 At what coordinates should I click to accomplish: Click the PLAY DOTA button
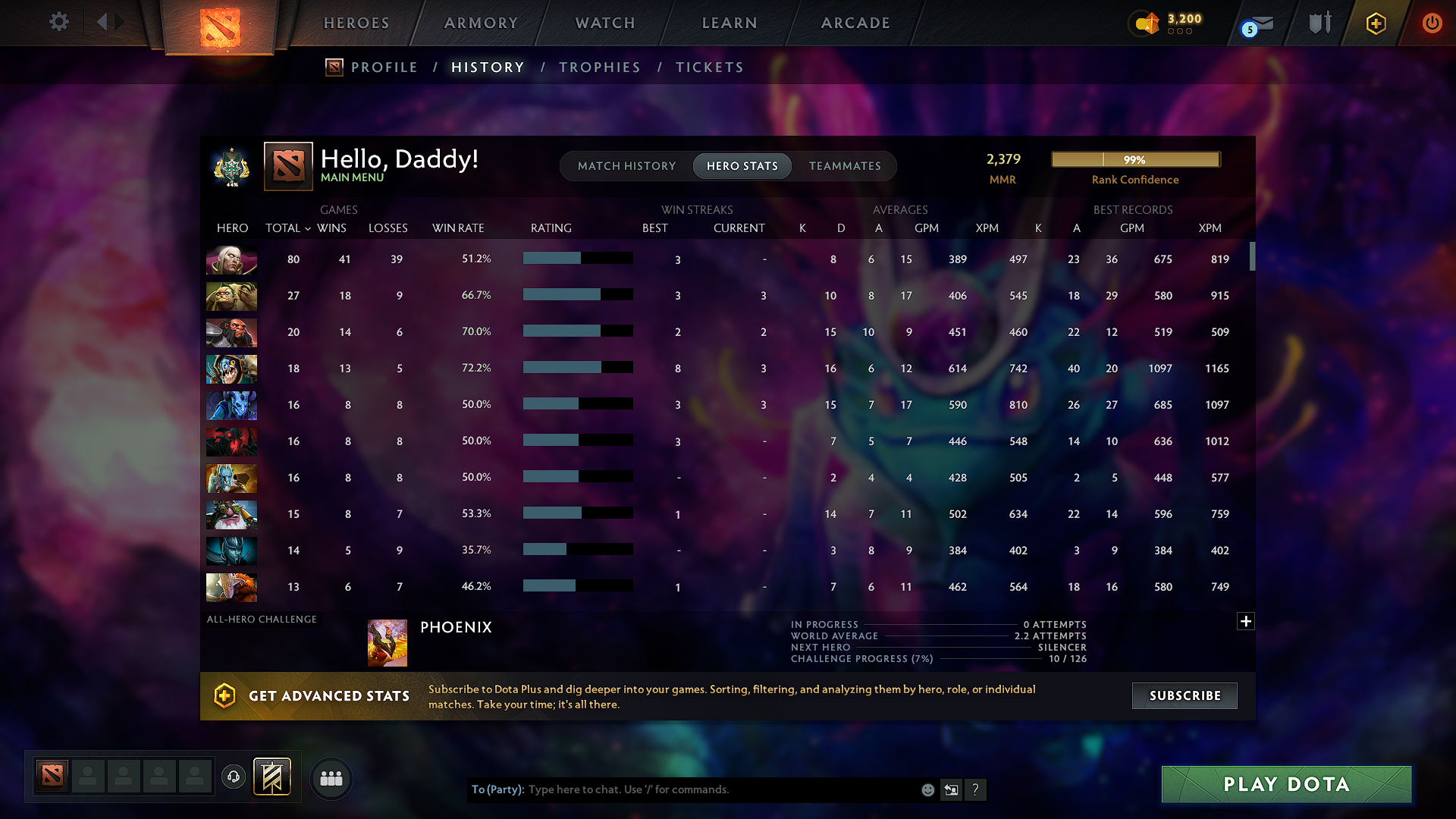point(1285,784)
